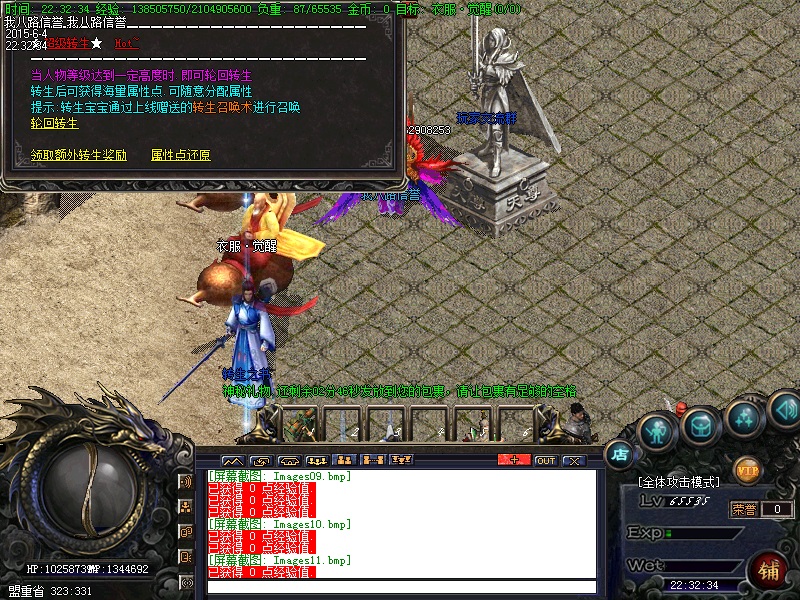Choose the 轮回转生 dialogue option

(x=55, y=123)
